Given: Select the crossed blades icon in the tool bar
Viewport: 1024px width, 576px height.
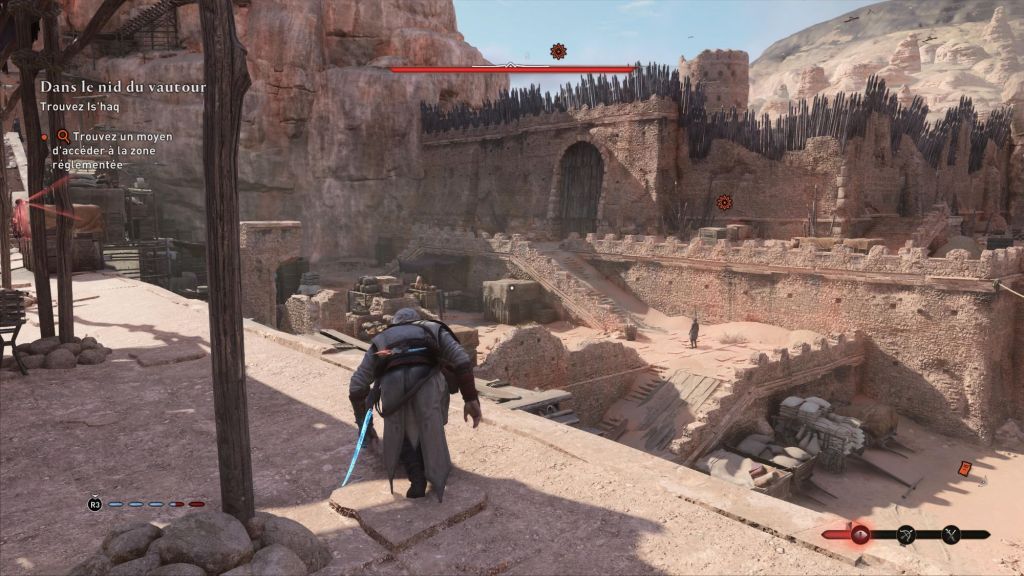Looking at the screenshot, I should (x=951, y=535).
